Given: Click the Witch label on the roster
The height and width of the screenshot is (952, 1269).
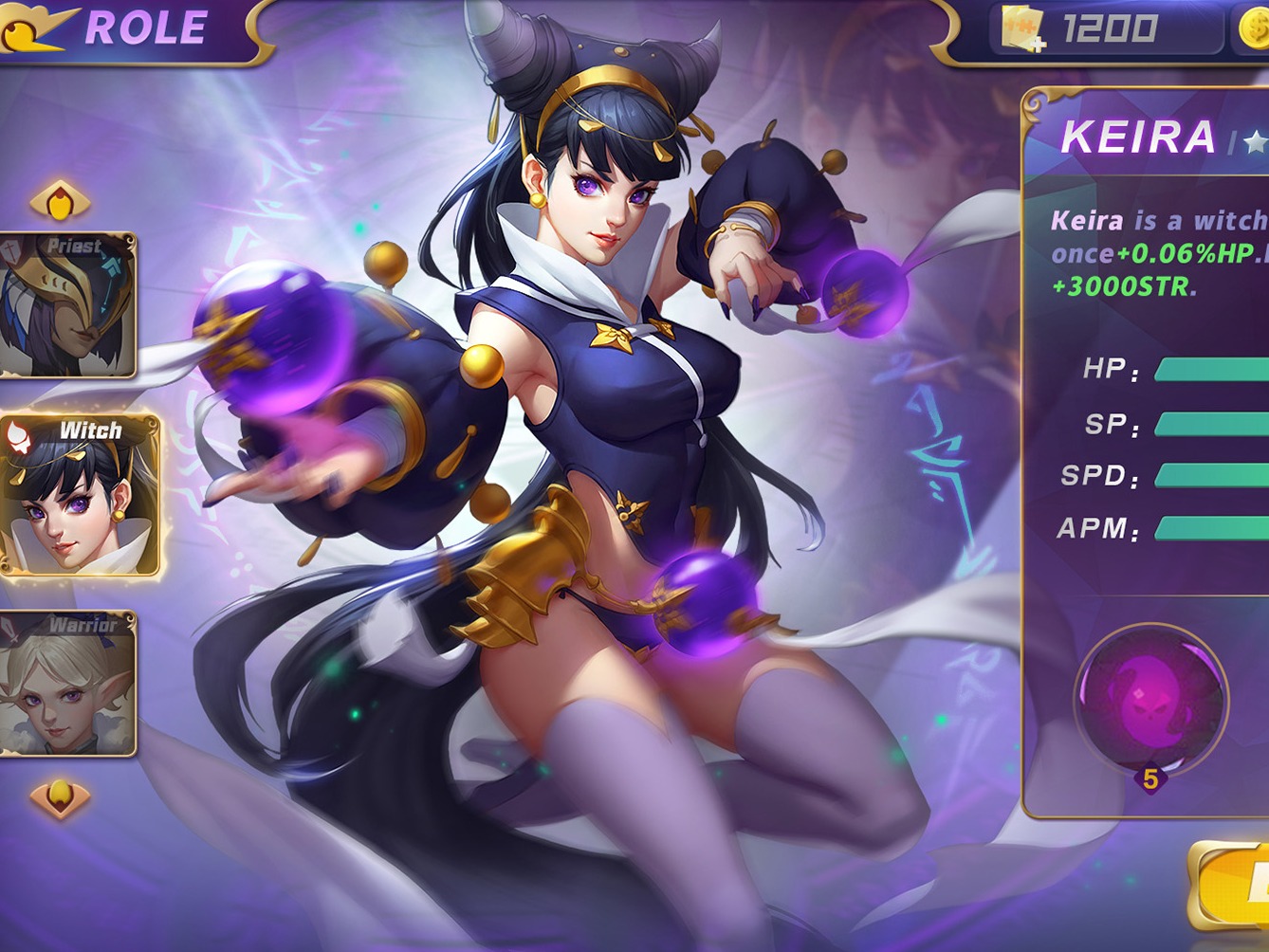Looking at the screenshot, I should click(90, 429).
